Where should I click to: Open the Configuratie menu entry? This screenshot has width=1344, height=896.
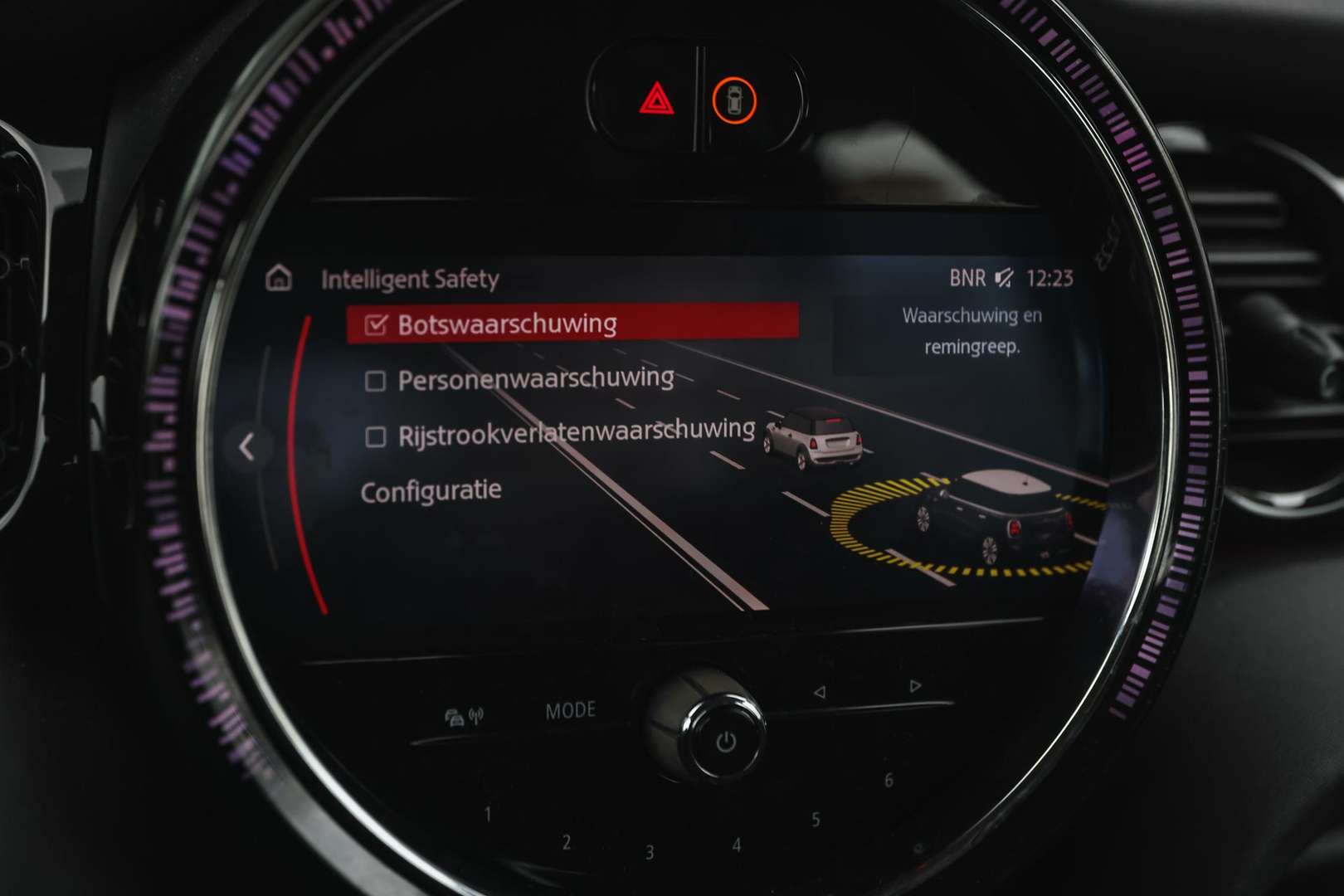coord(431,490)
